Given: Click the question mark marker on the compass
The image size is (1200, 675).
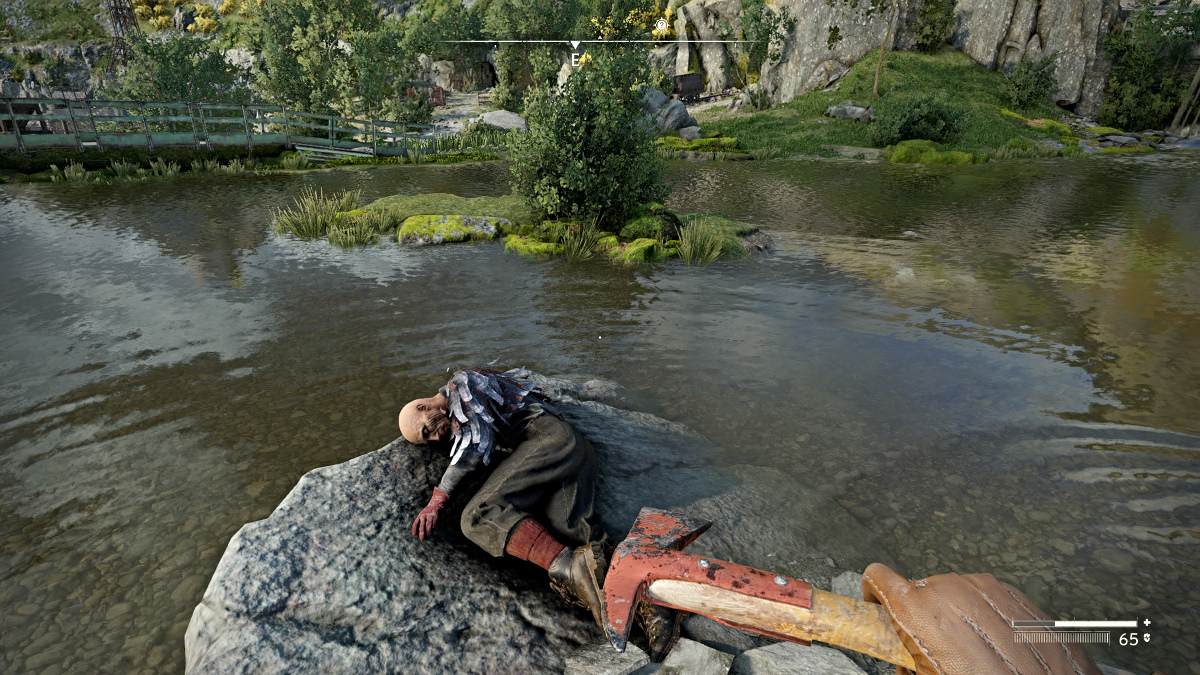Looking at the screenshot, I should pos(661,27).
